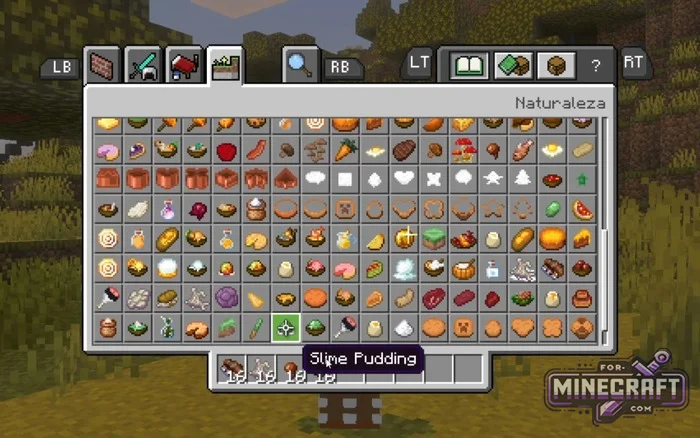Pick the highlighted Slime Pudding slot
700x438 pixels.
click(286, 327)
